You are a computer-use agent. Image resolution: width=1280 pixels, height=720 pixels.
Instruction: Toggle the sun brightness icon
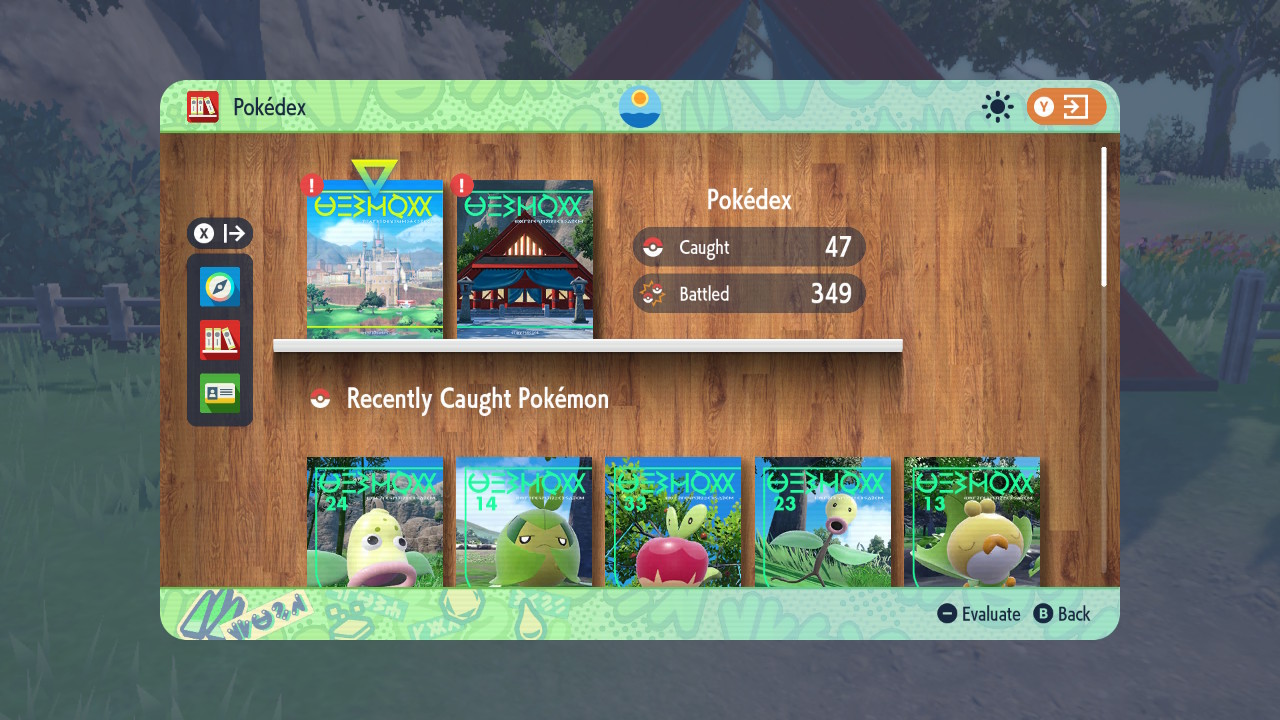[997, 107]
